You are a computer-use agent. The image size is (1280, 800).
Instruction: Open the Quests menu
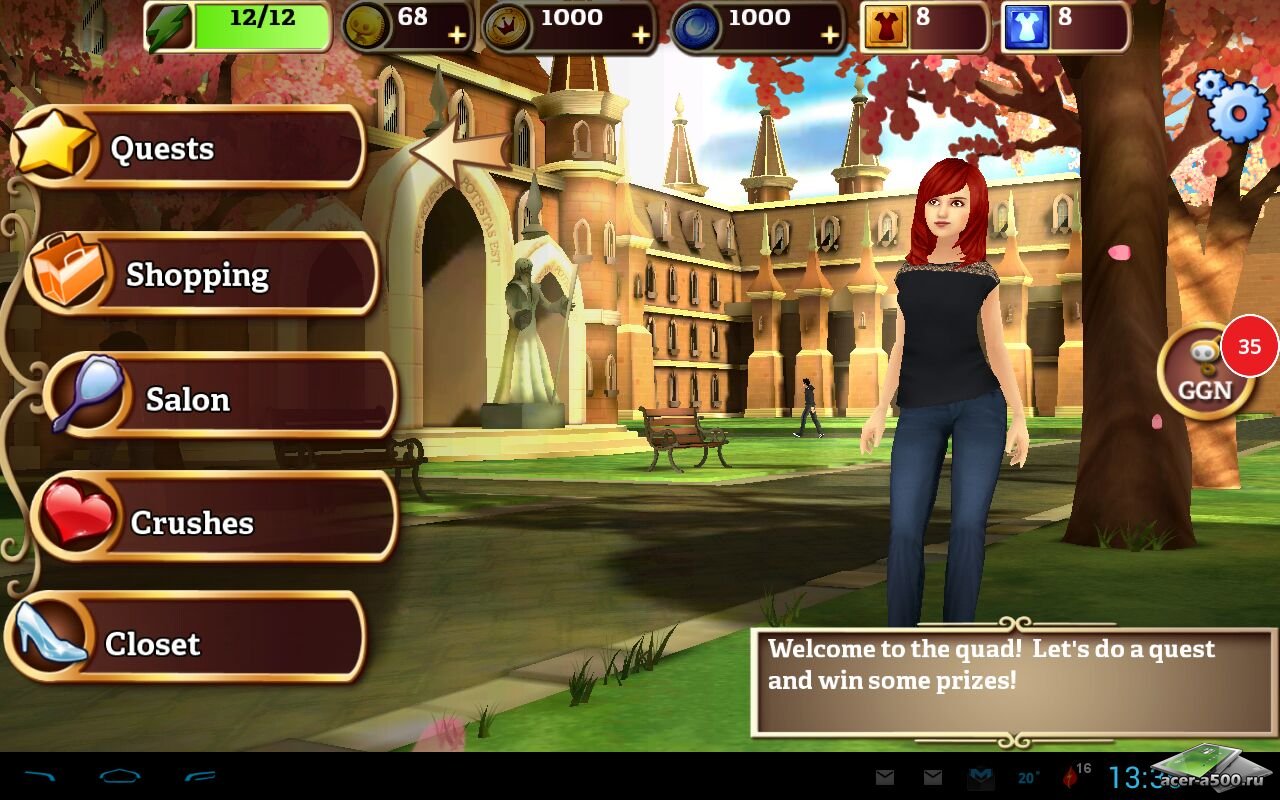[x=190, y=148]
